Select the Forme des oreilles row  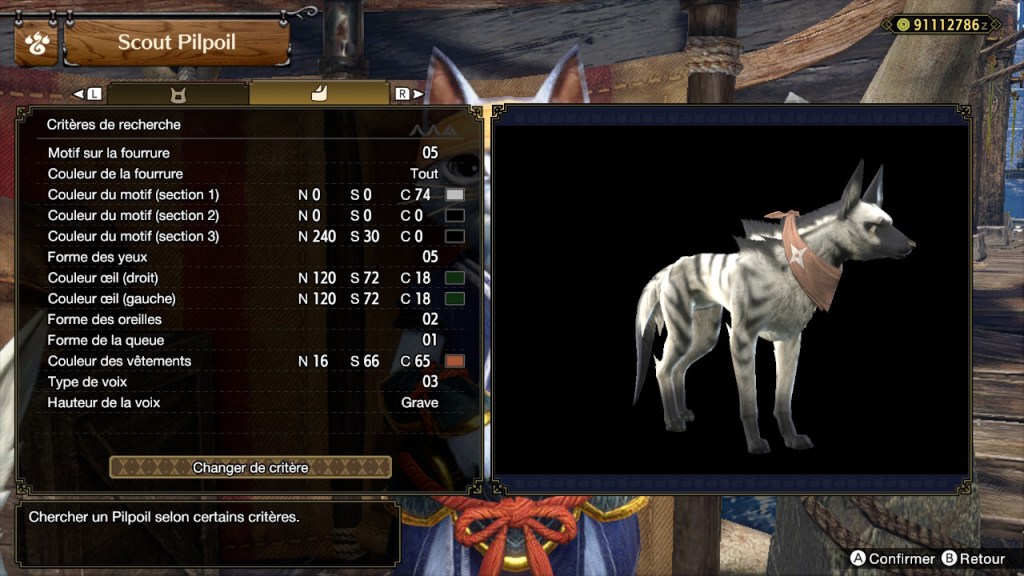point(243,320)
